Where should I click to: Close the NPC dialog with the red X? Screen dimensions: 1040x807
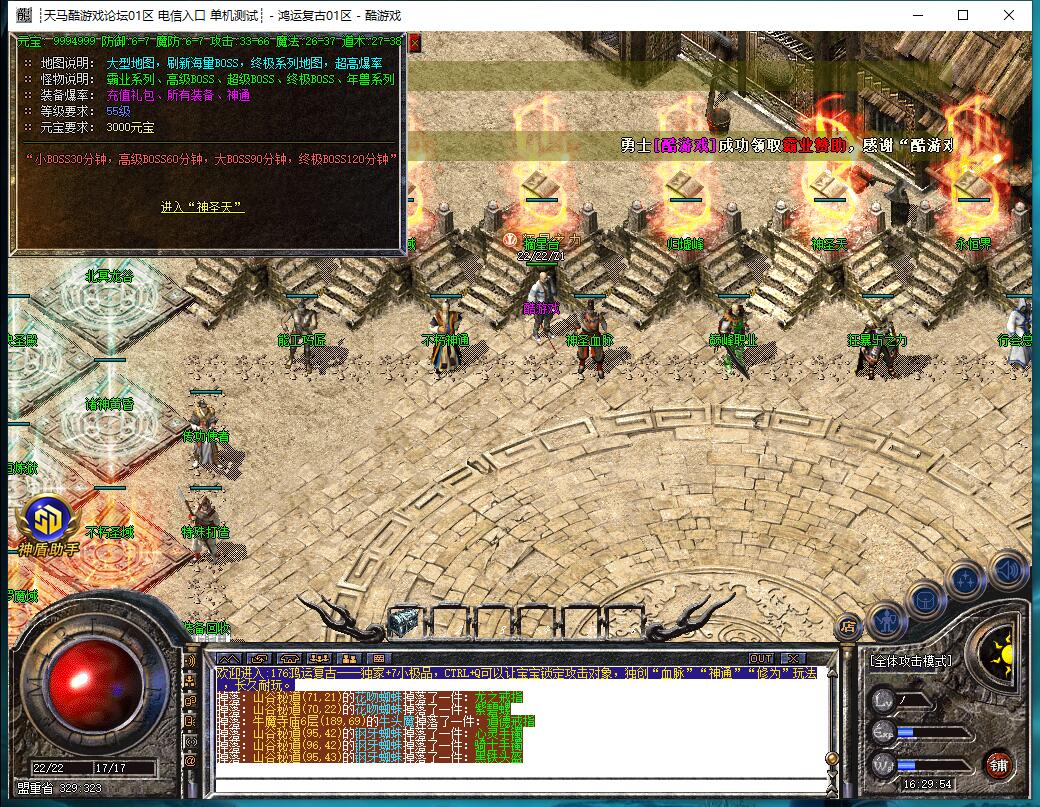tap(414, 43)
